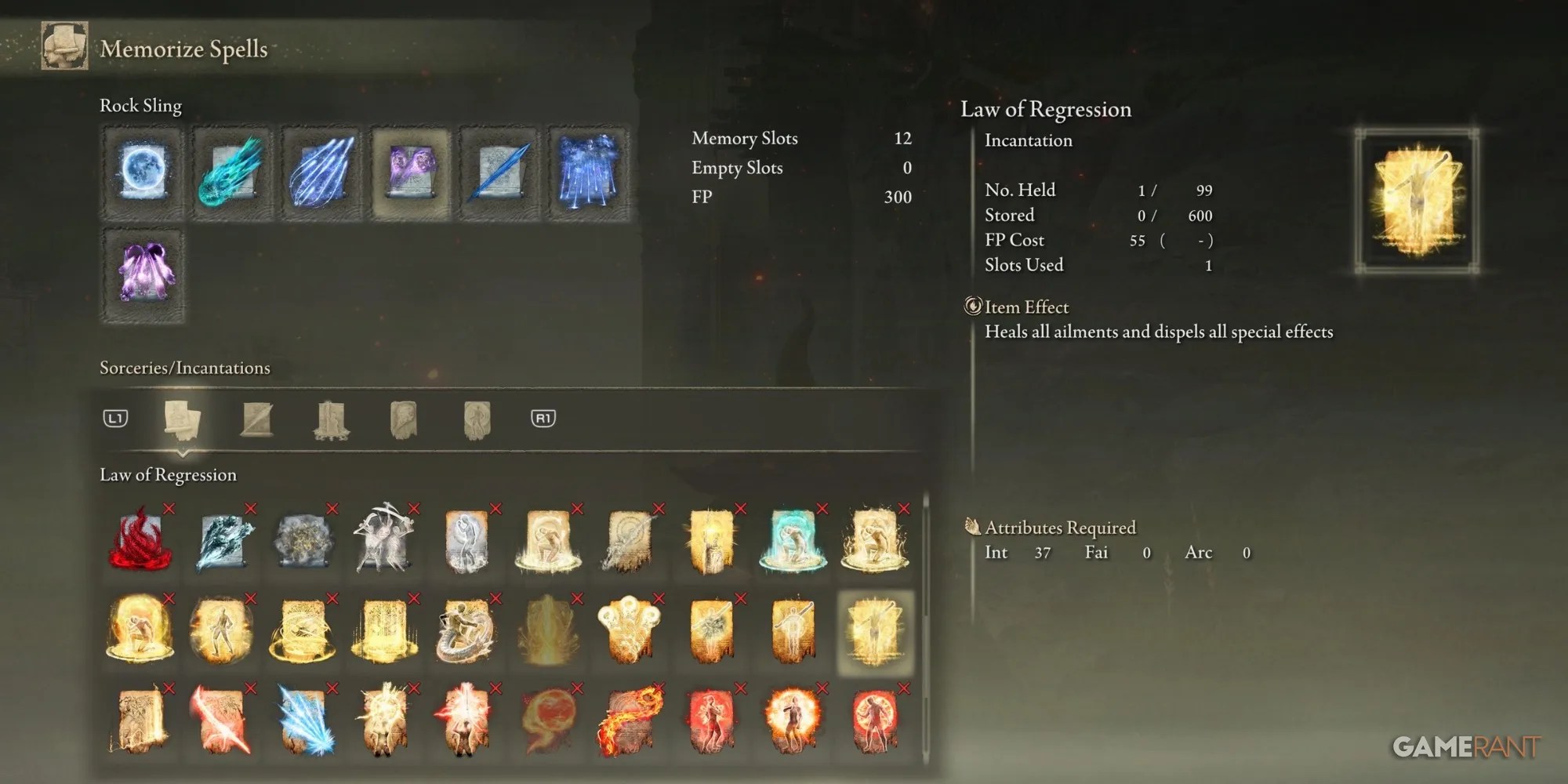Select the blue frost shard spell icon
The height and width of the screenshot is (784, 1568).
pos(302,717)
